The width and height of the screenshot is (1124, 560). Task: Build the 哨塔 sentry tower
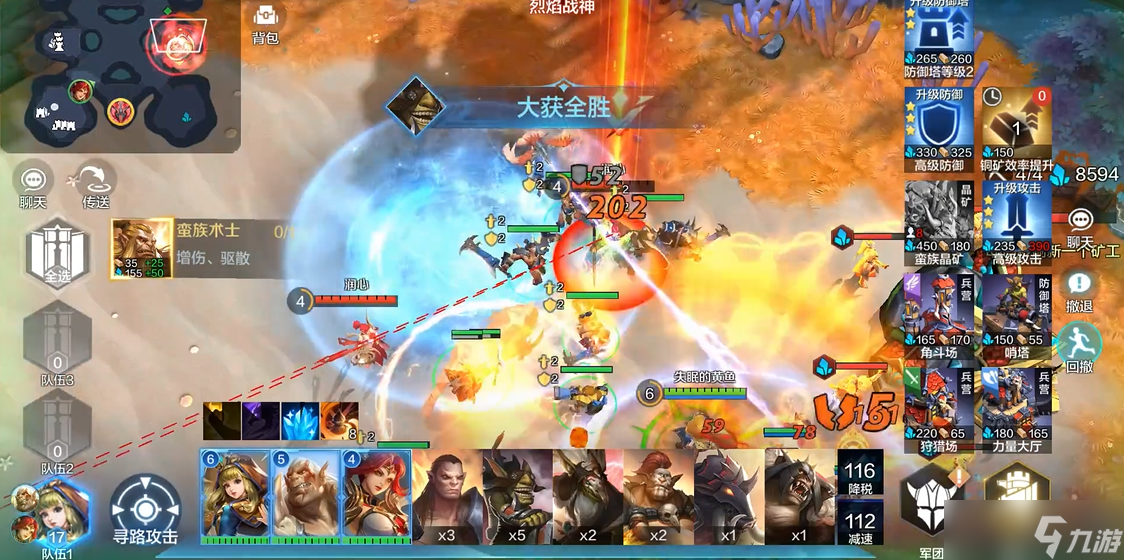tap(1016, 311)
